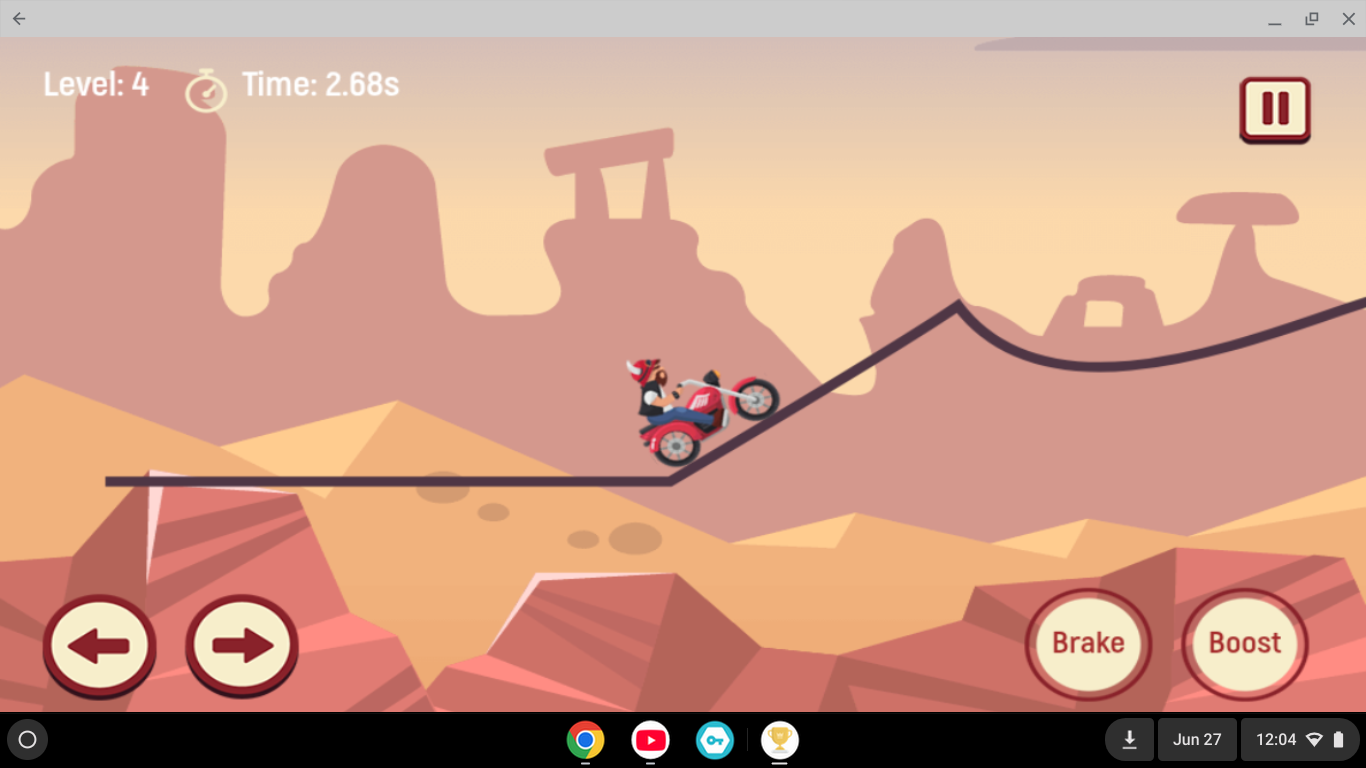The width and height of the screenshot is (1366, 768).
Task: Open the system tray via the 12:04 clock
Action: tap(1277, 739)
